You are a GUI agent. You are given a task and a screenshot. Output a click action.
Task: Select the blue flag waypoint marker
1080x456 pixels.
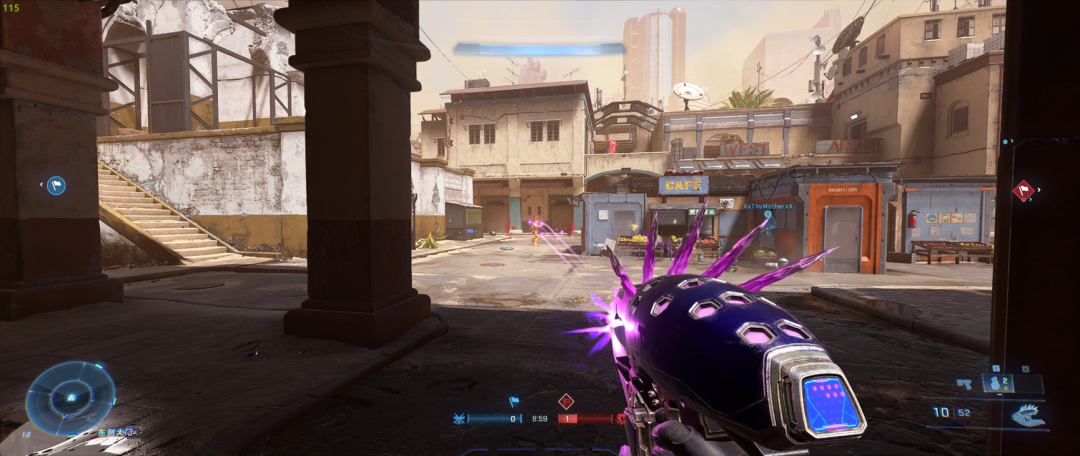click(x=56, y=185)
